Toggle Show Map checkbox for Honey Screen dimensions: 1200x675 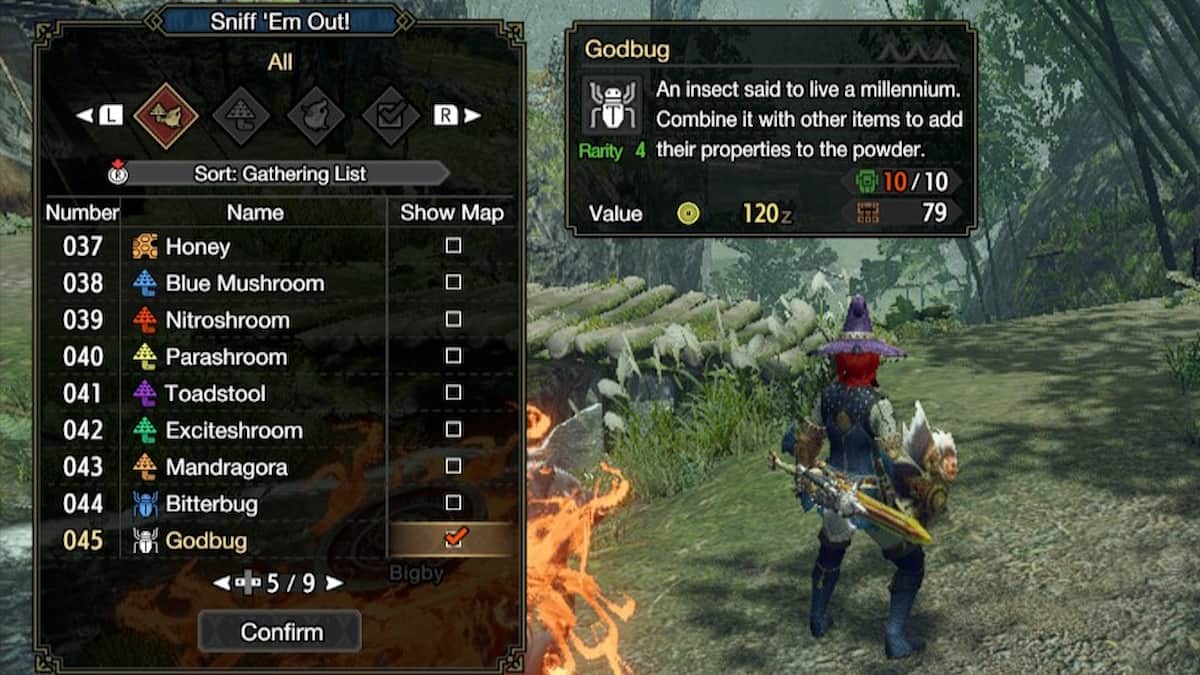pyautogui.click(x=453, y=246)
